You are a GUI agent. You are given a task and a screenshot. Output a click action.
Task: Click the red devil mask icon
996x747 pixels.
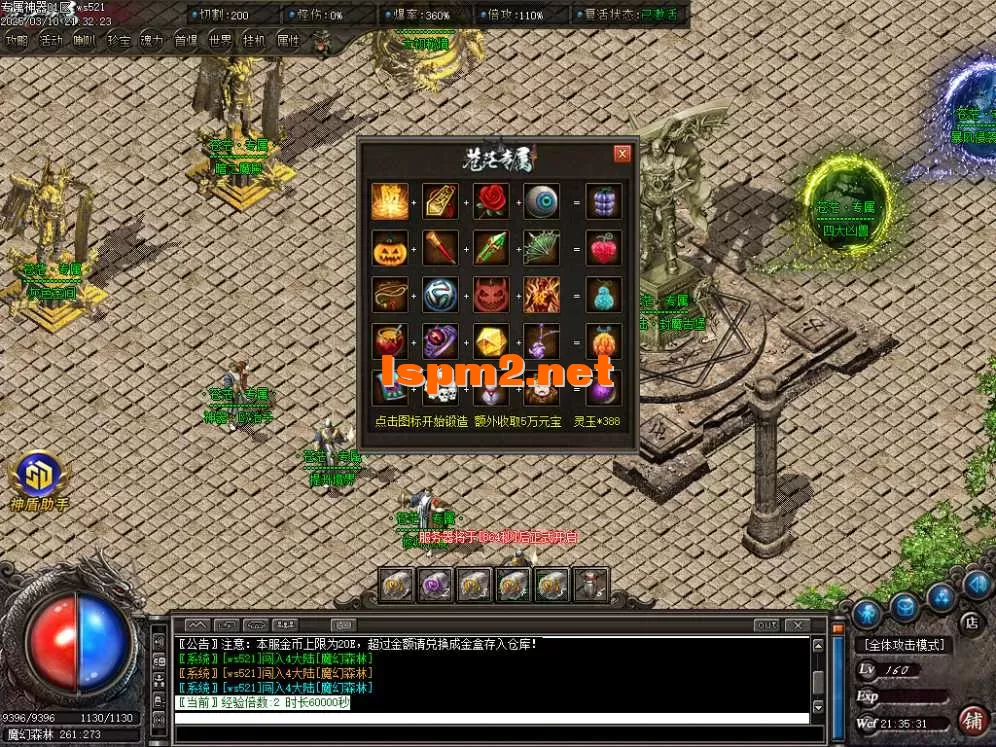[x=491, y=295]
